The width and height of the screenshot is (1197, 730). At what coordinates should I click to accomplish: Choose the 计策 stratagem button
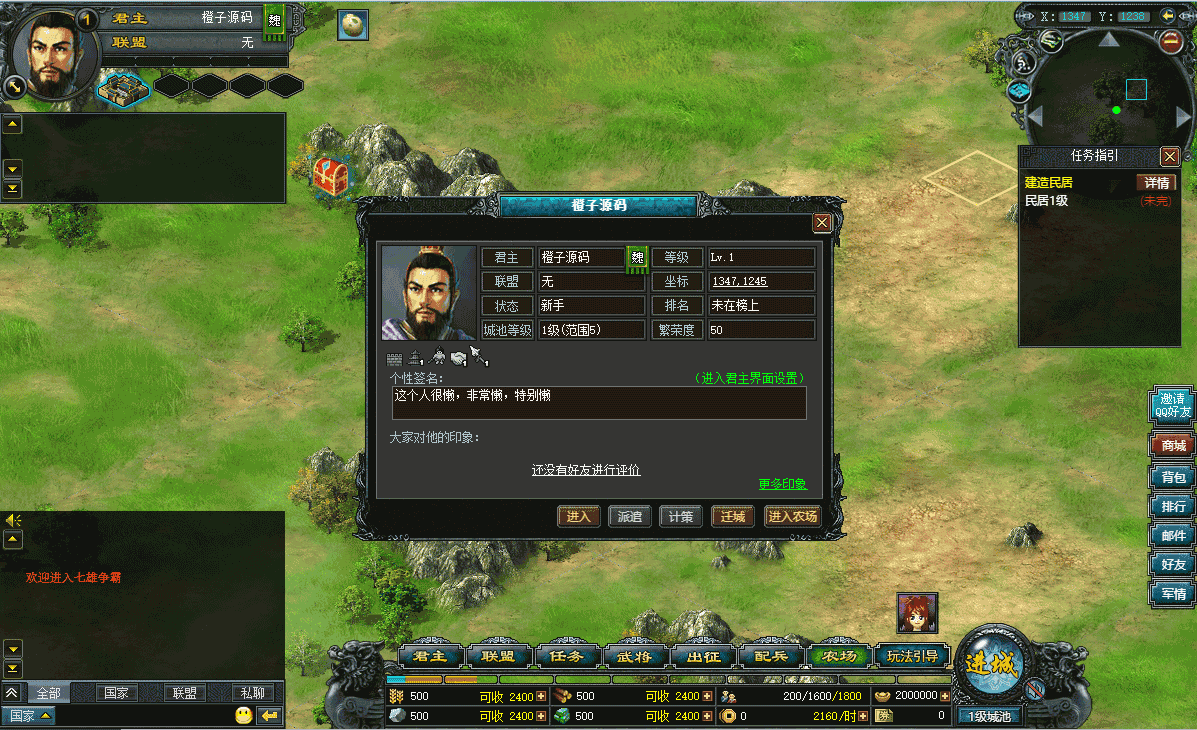point(681,517)
